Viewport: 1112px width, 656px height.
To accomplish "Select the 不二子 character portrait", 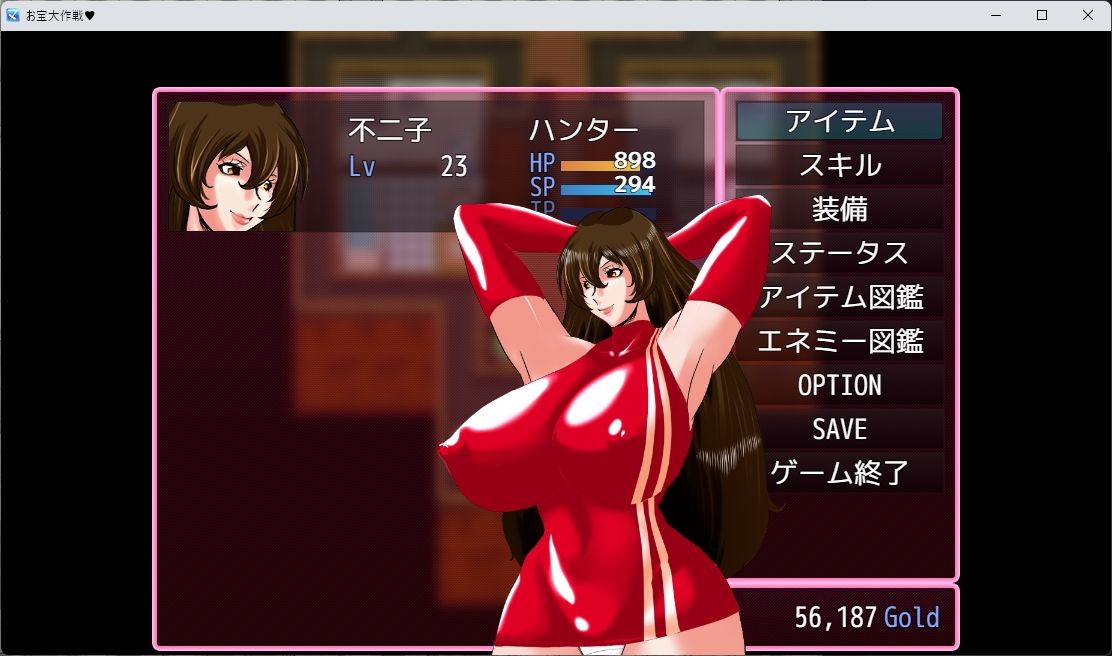I will (238, 166).
